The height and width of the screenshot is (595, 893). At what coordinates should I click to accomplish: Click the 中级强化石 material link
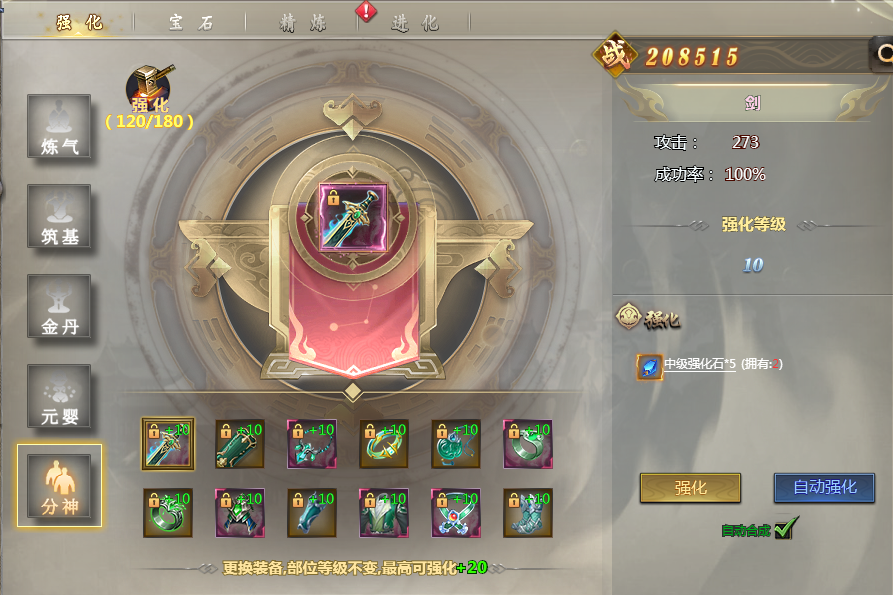click(700, 365)
